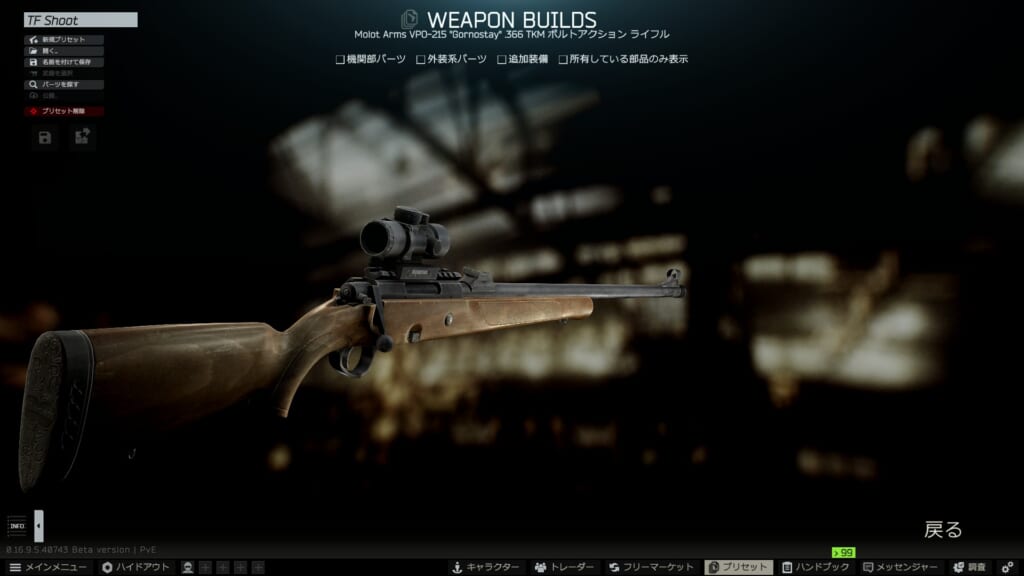Viewport: 1024px width, 576px height.
Task: Open the Traders tab (トレーダー)
Action: tap(565, 567)
